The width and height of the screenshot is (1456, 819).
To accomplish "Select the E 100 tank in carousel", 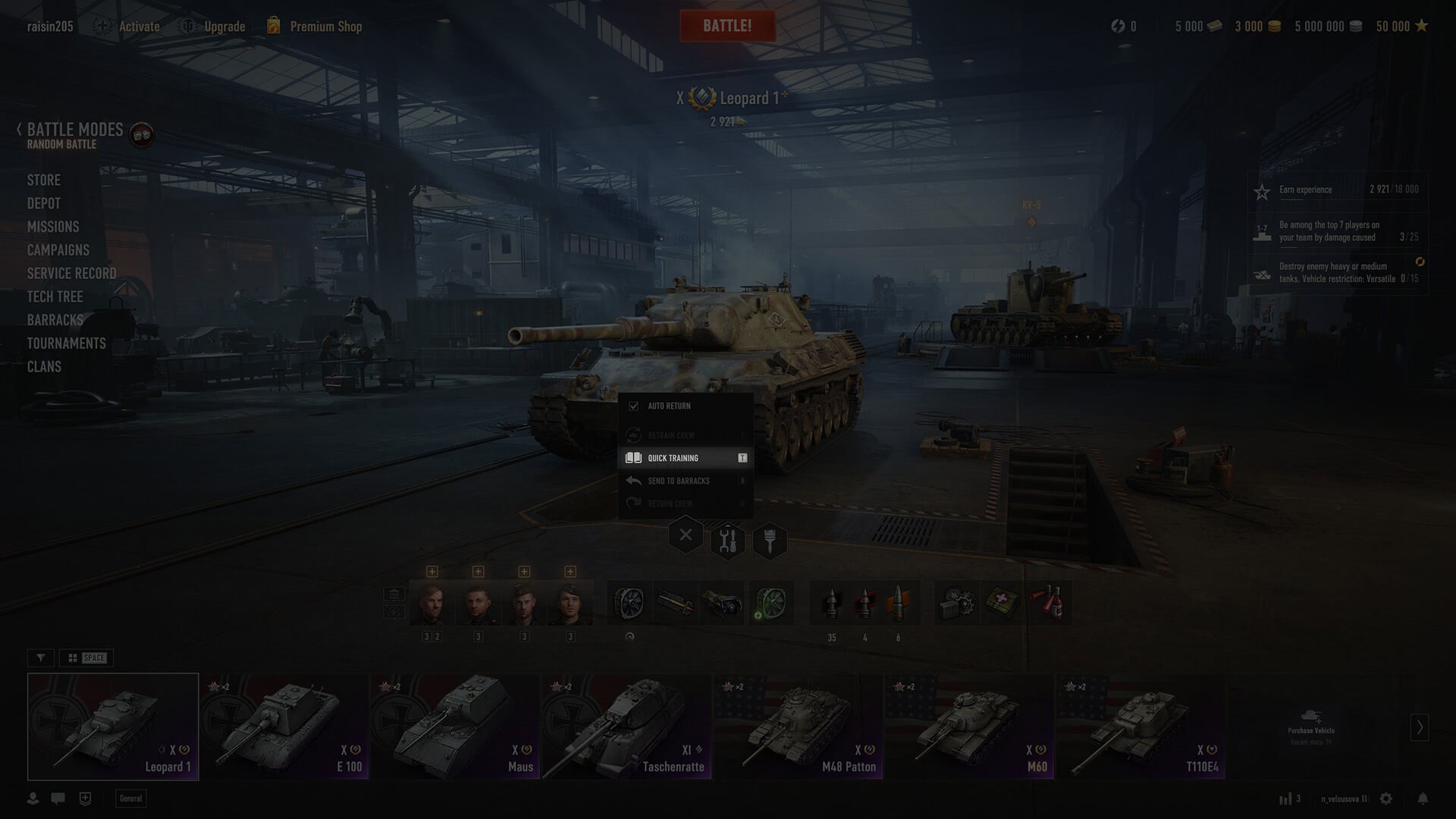I will [x=284, y=726].
